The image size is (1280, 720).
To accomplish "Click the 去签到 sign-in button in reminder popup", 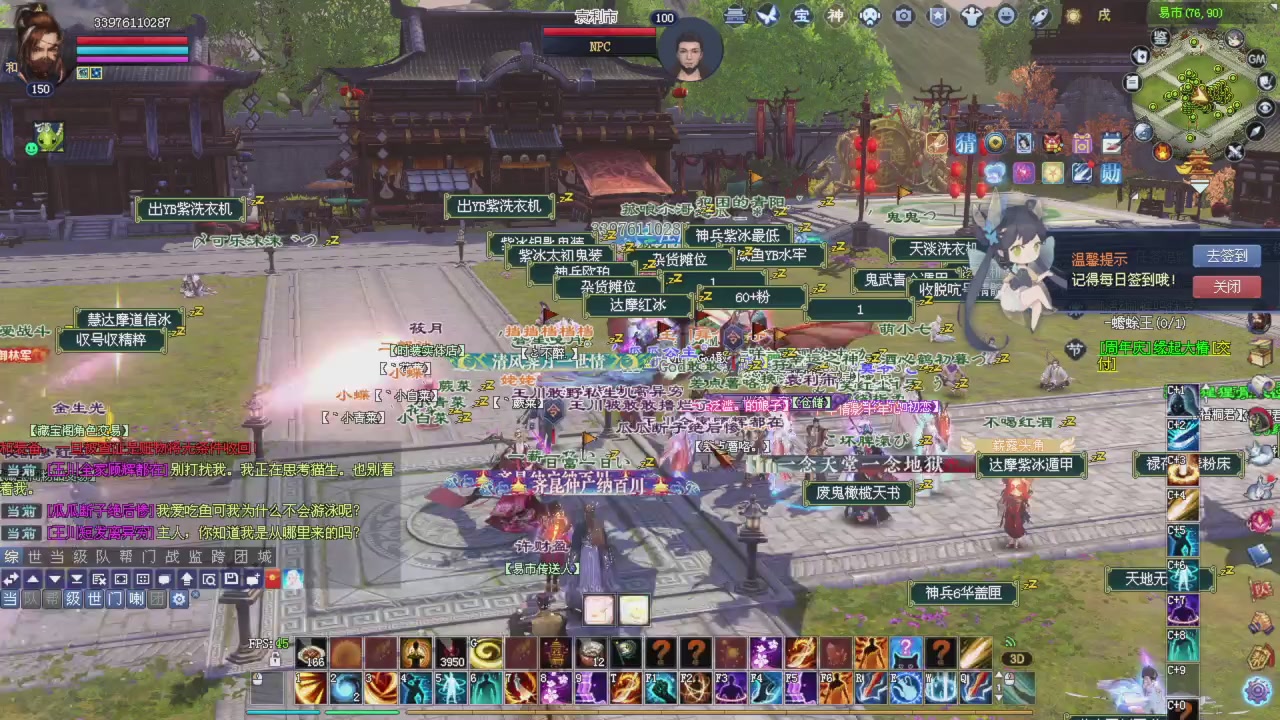I will 1227,255.
